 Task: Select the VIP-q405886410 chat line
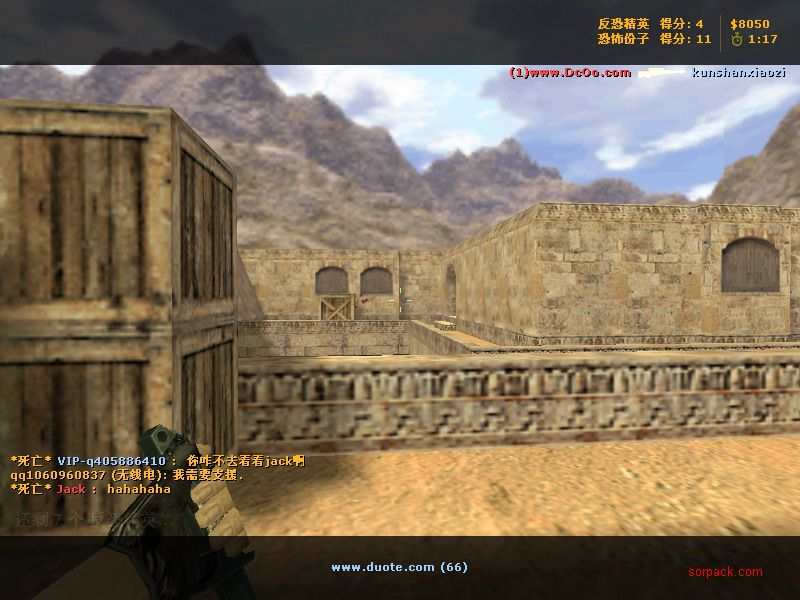157,461
